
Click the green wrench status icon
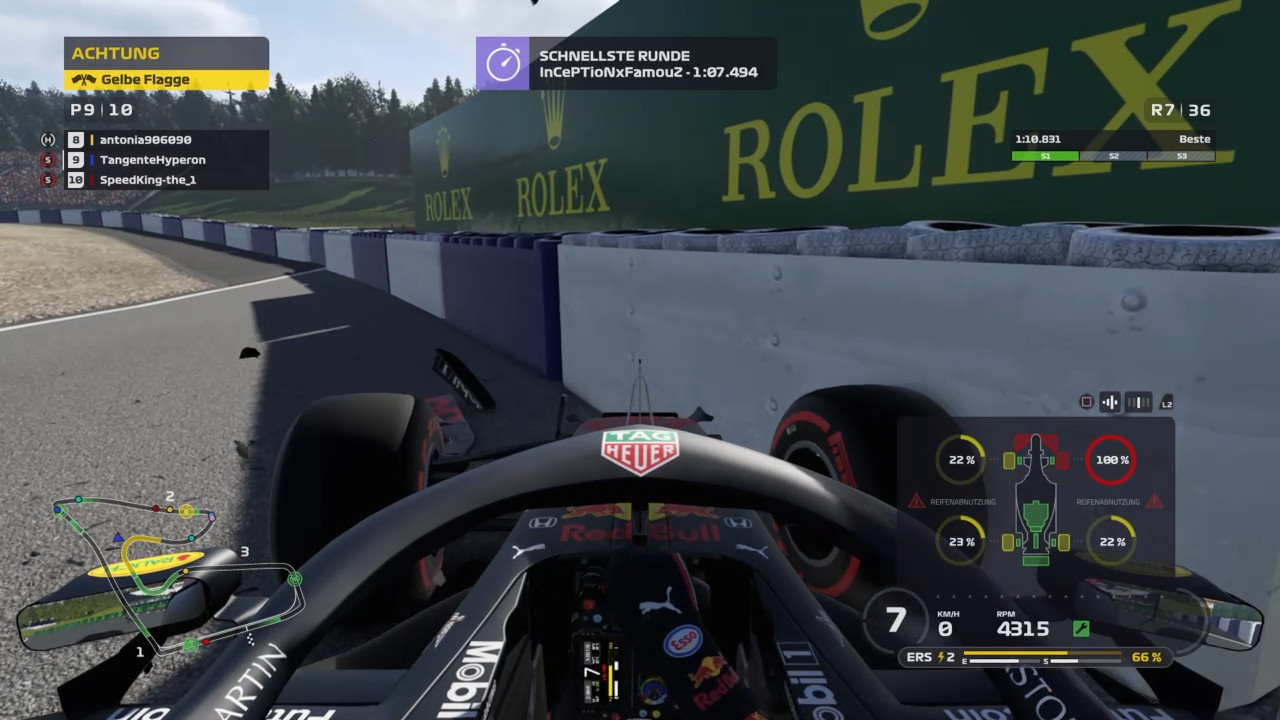click(1080, 629)
